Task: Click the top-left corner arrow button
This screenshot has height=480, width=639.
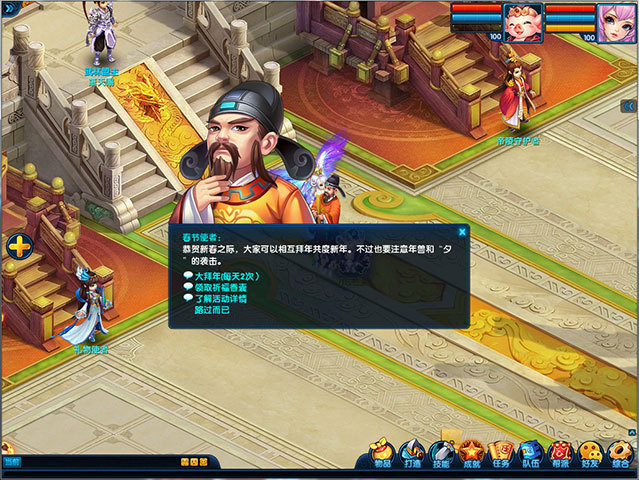Action: 7,8
